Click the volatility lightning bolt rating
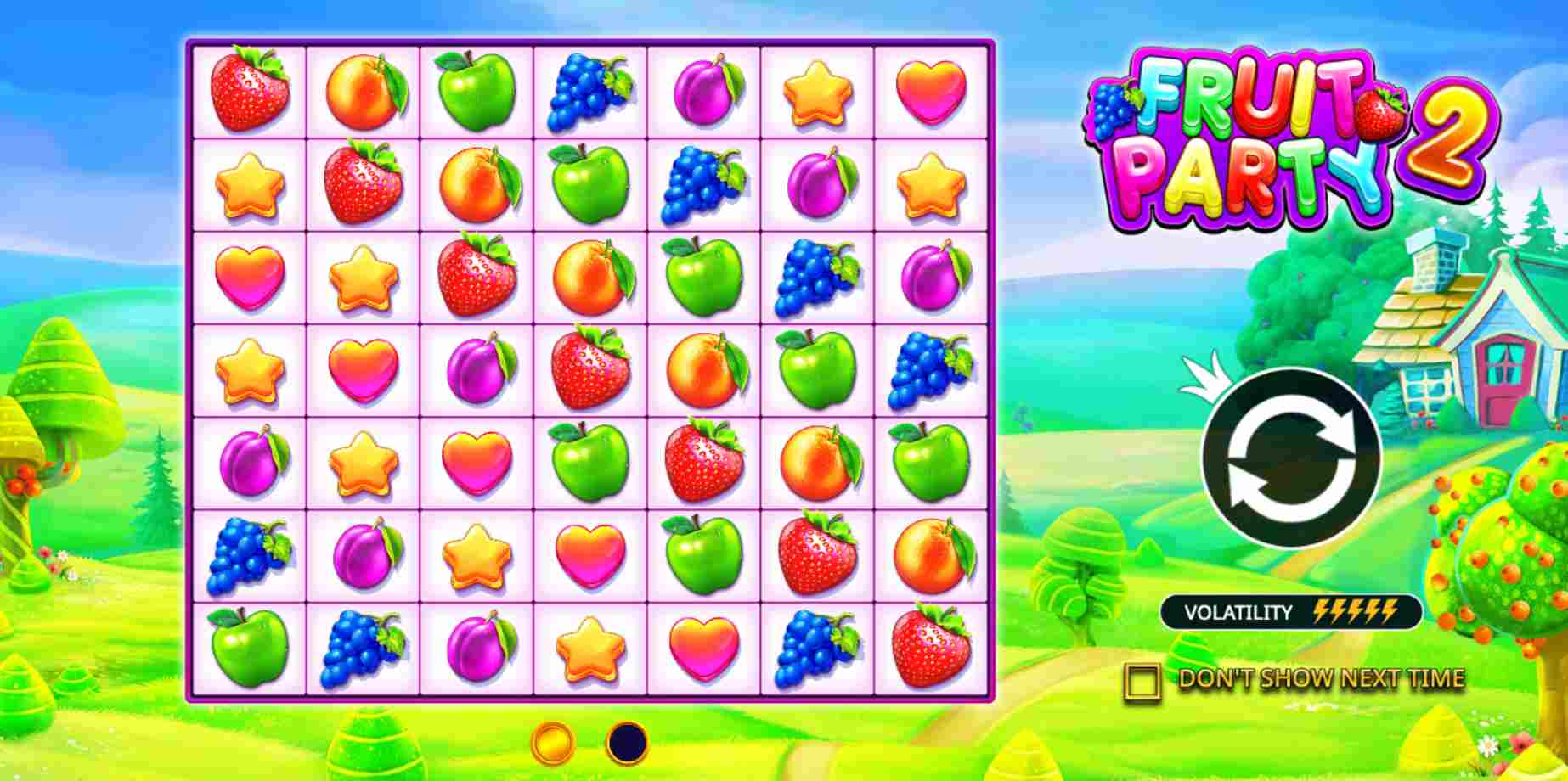Viewport: 1568px width, 781px height. (x=1359, y=611)
